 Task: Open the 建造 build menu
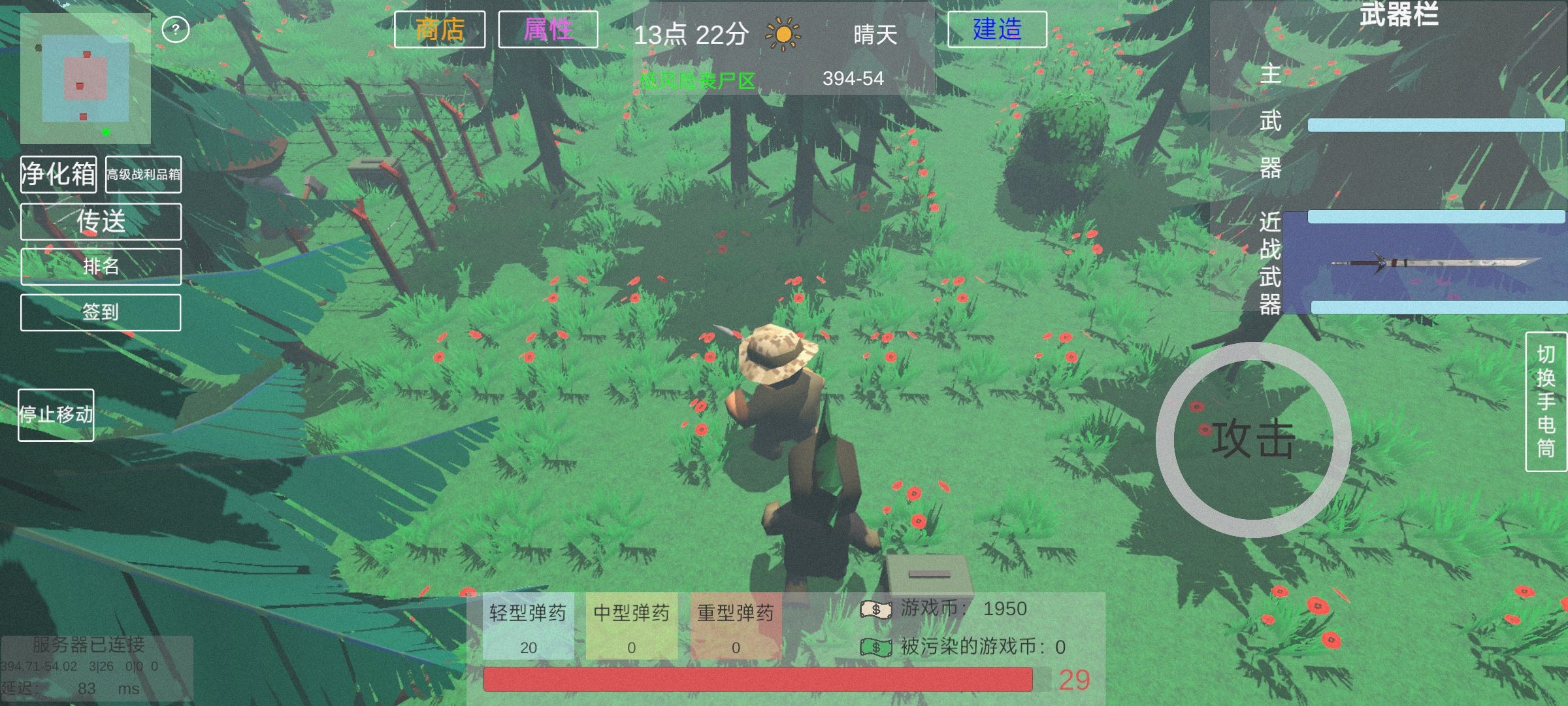[x=997, y=29]
